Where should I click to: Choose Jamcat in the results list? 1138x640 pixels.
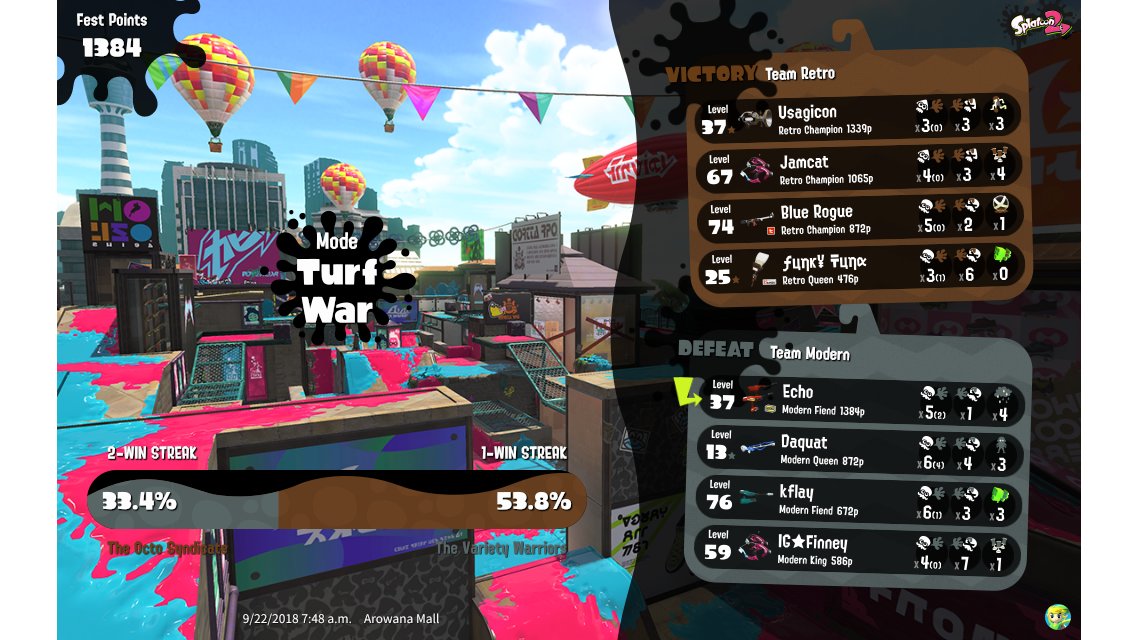[x=858, y=167]
